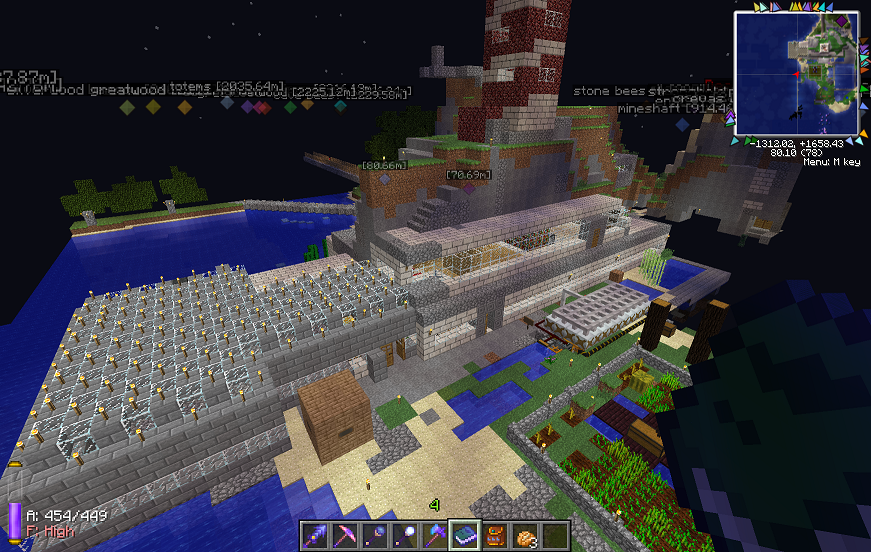Select the teal book hotbar slot

[464, 535]
